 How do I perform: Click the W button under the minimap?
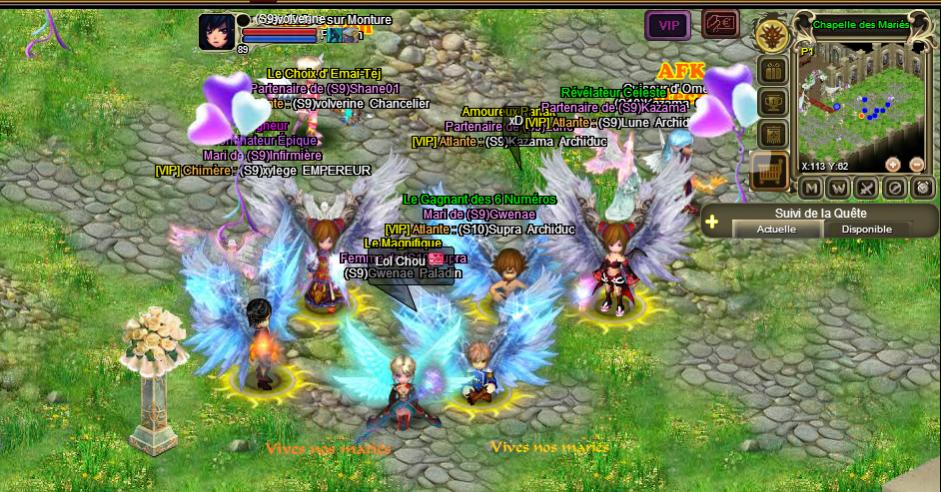pyautogui.click(x=839, y=188)
